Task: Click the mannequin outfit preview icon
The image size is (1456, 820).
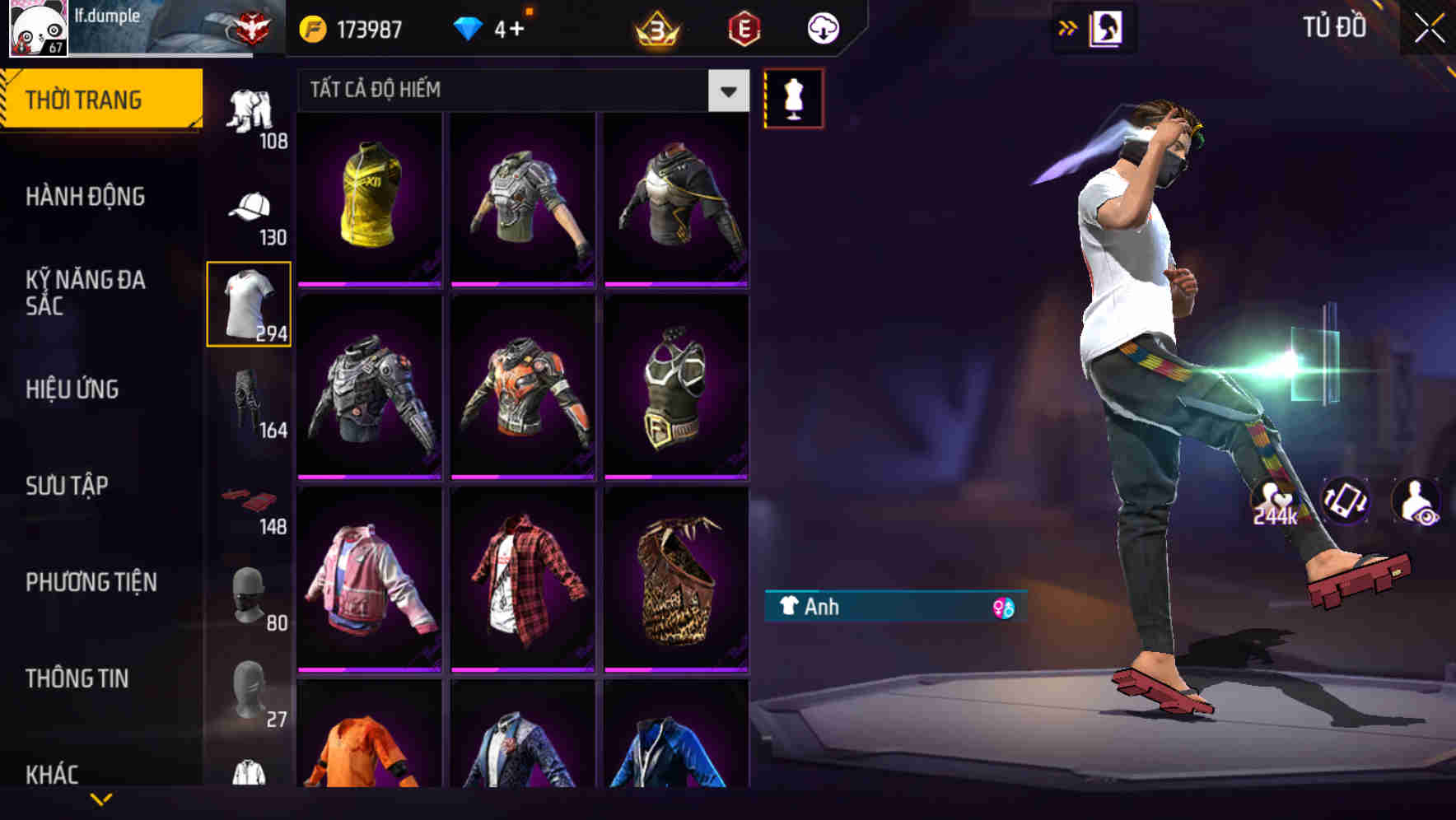Action: tap(795, 96)
